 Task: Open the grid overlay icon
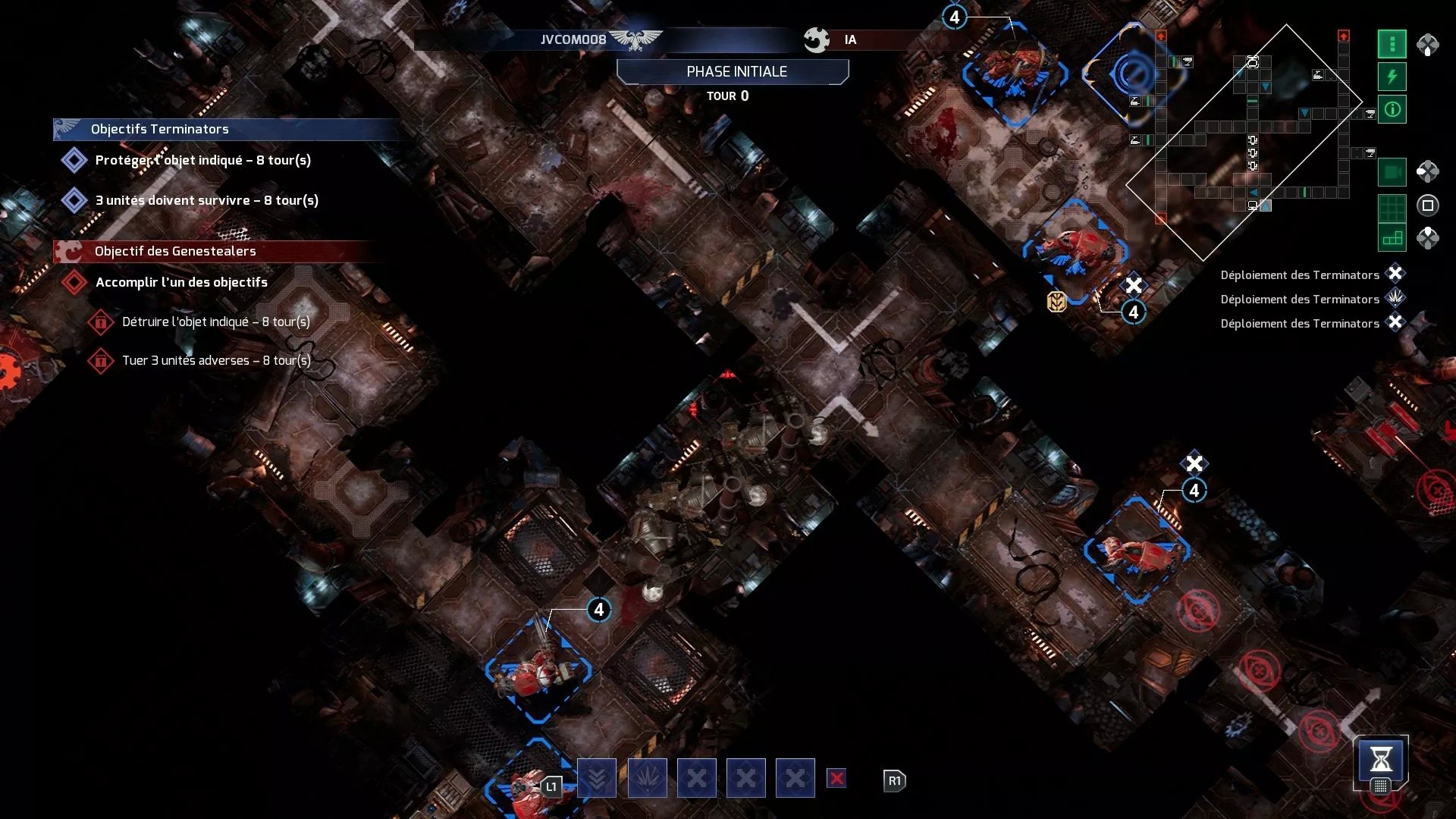(1392, 206)
